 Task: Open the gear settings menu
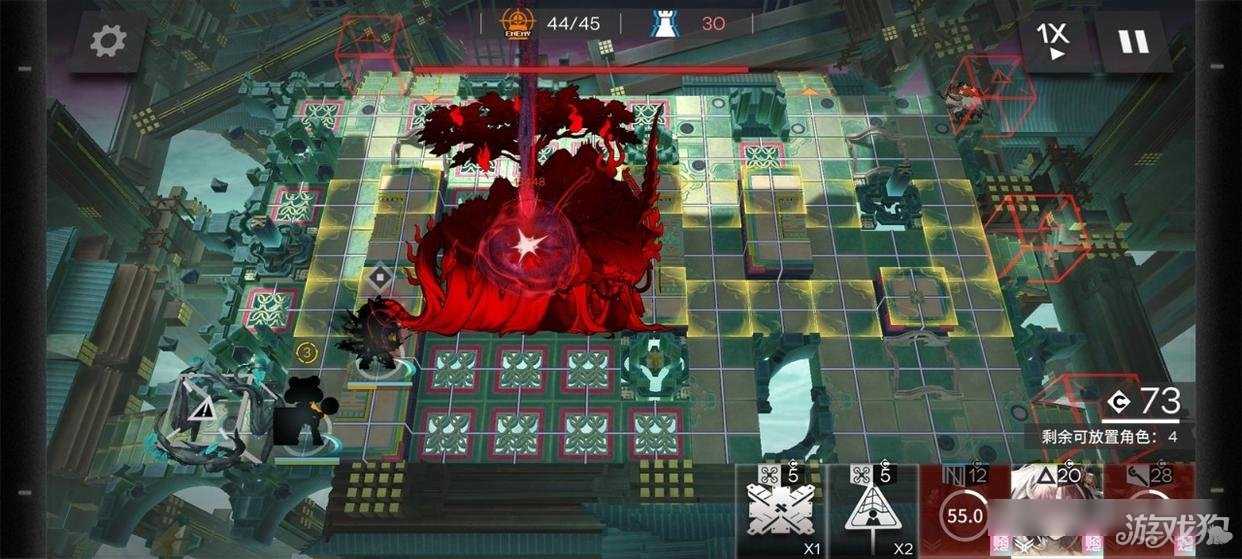coord(108,41)
